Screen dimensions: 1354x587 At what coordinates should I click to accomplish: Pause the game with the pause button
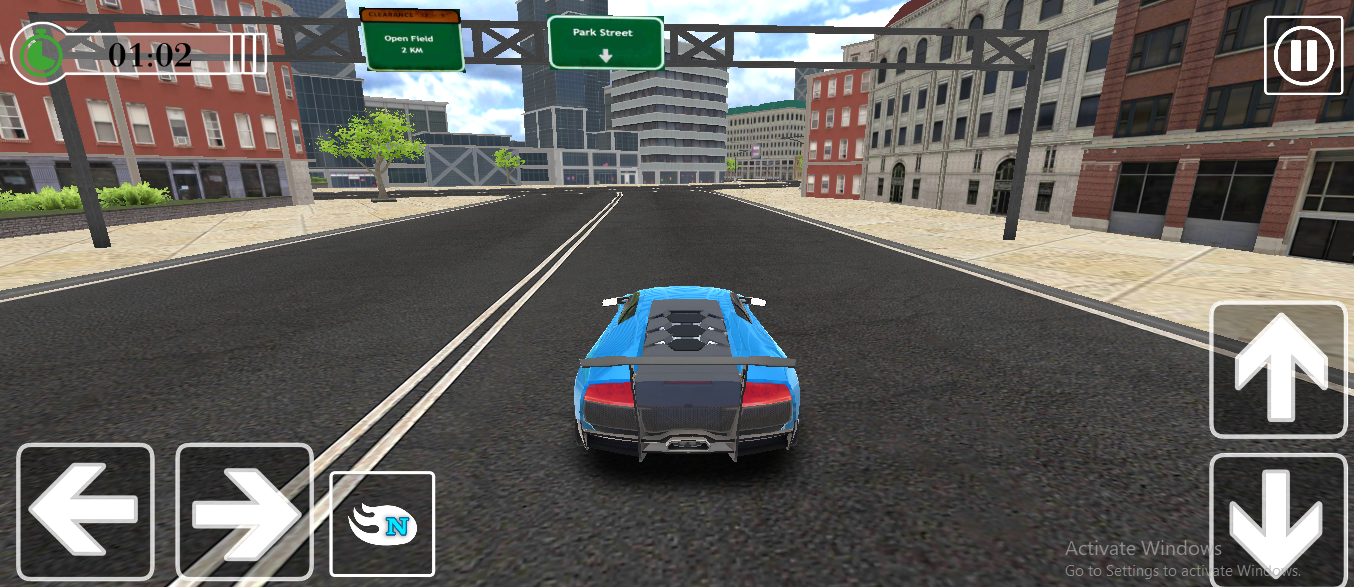1303,55
